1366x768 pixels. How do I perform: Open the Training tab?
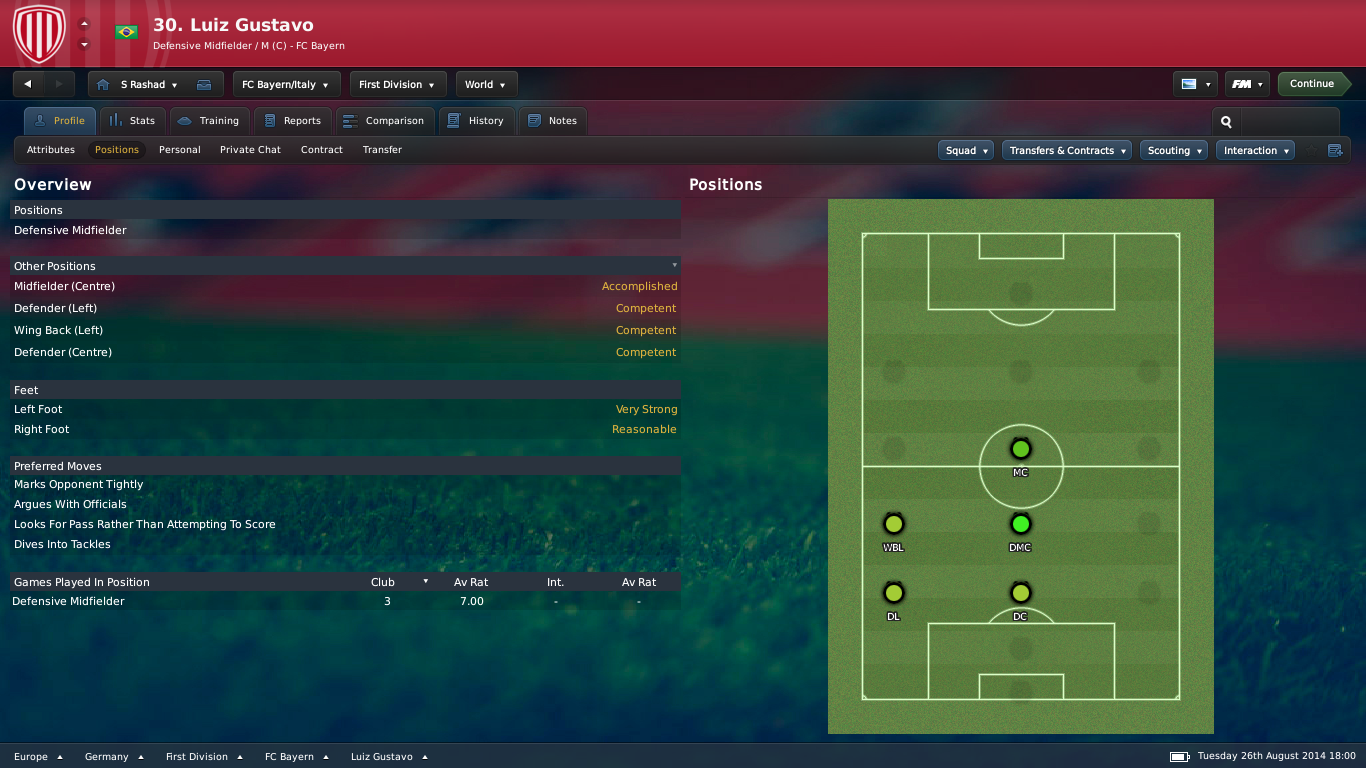(209, 121)
